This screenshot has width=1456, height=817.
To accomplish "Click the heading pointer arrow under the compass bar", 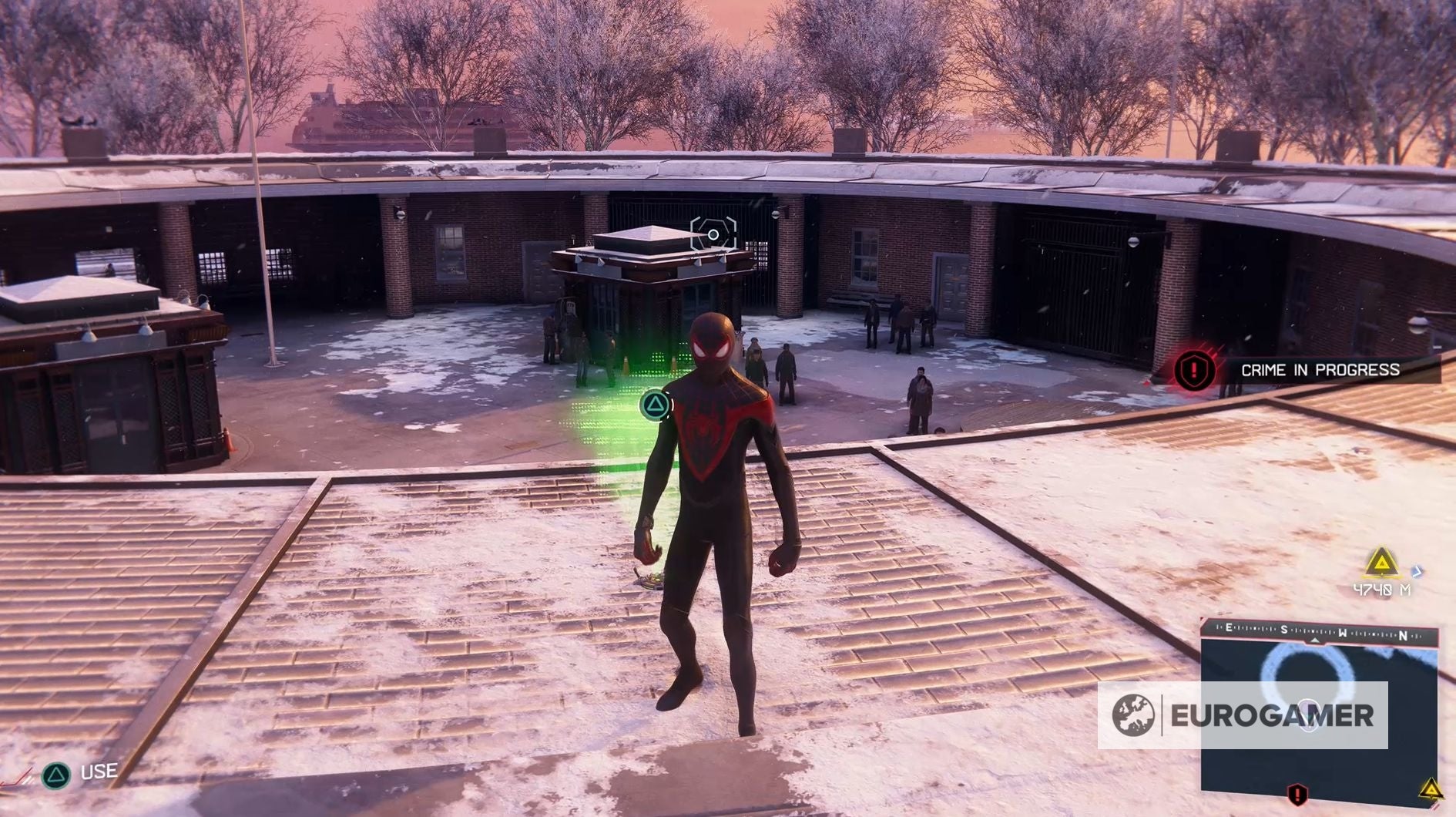I will [x=1315, y=641].
